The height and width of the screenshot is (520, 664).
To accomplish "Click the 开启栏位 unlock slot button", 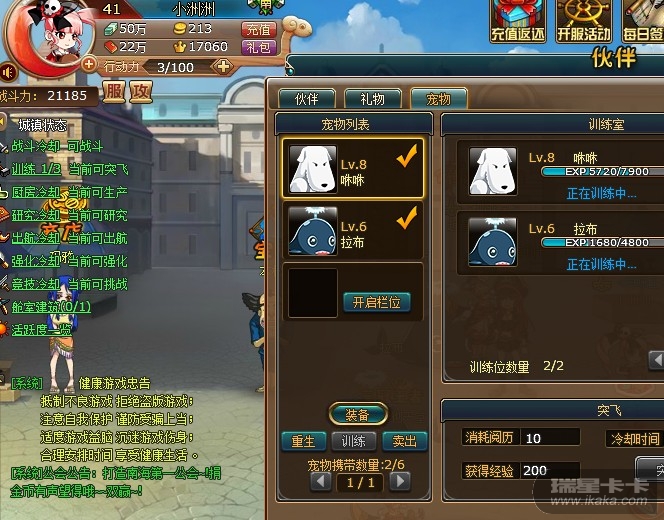I will pyautogui.click(x=377, y=302).
